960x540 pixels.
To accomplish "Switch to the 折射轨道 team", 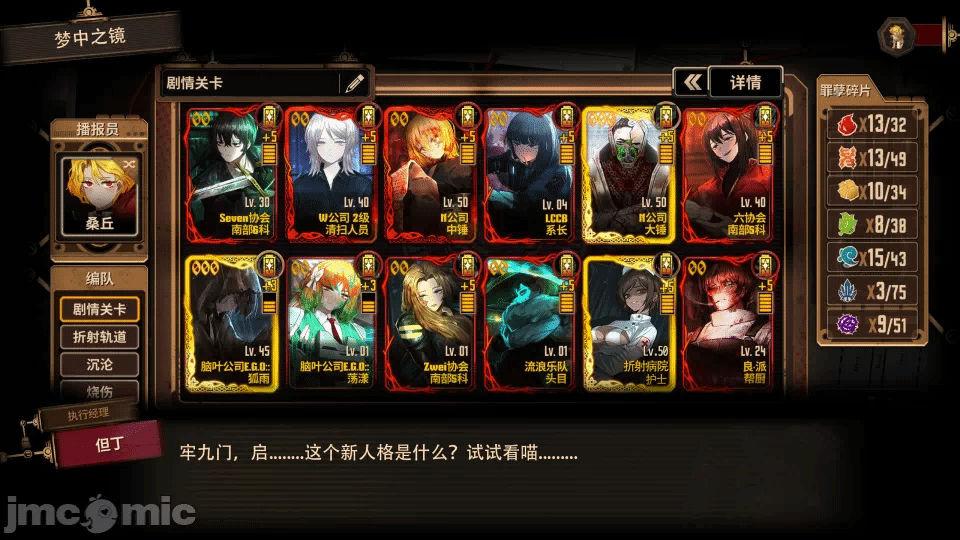I will click(x=99, y=337).
